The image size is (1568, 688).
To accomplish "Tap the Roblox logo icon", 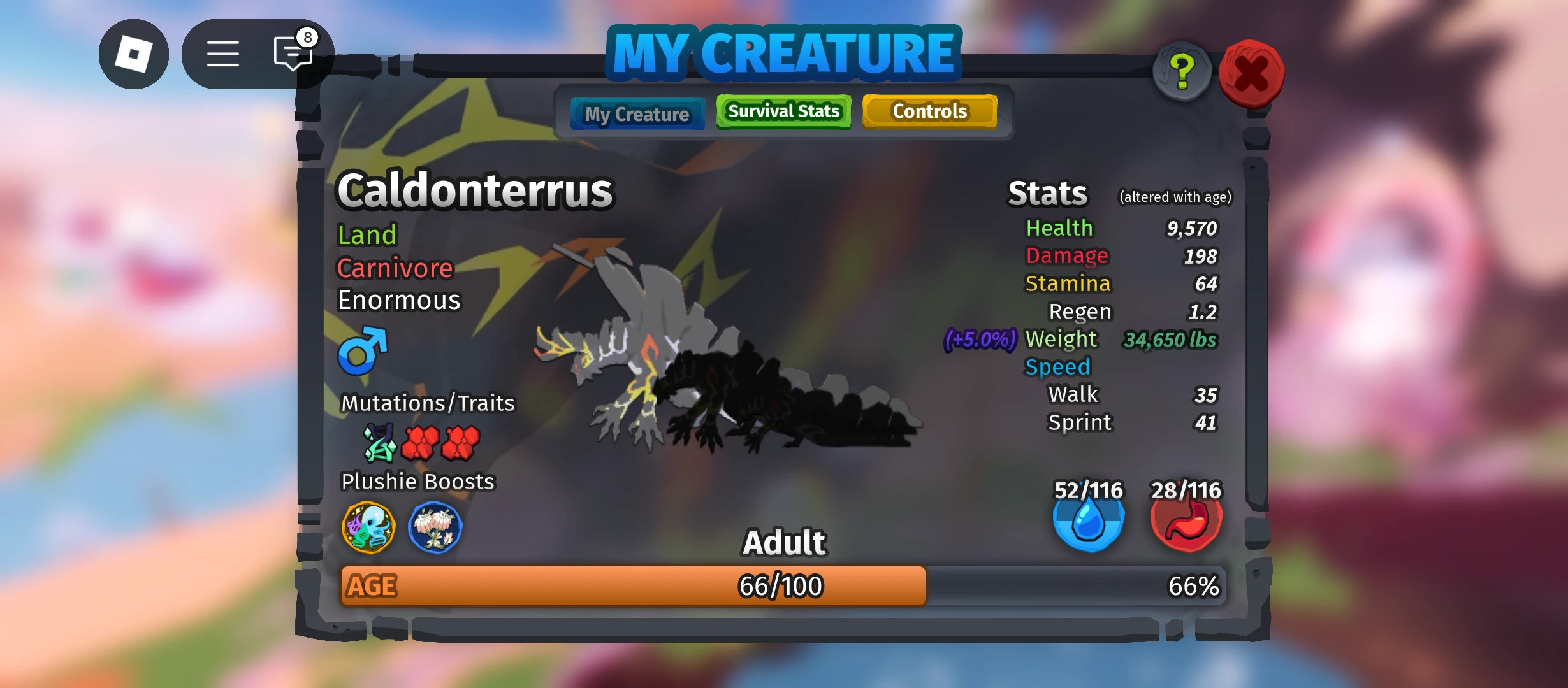I will click(134, 54).
